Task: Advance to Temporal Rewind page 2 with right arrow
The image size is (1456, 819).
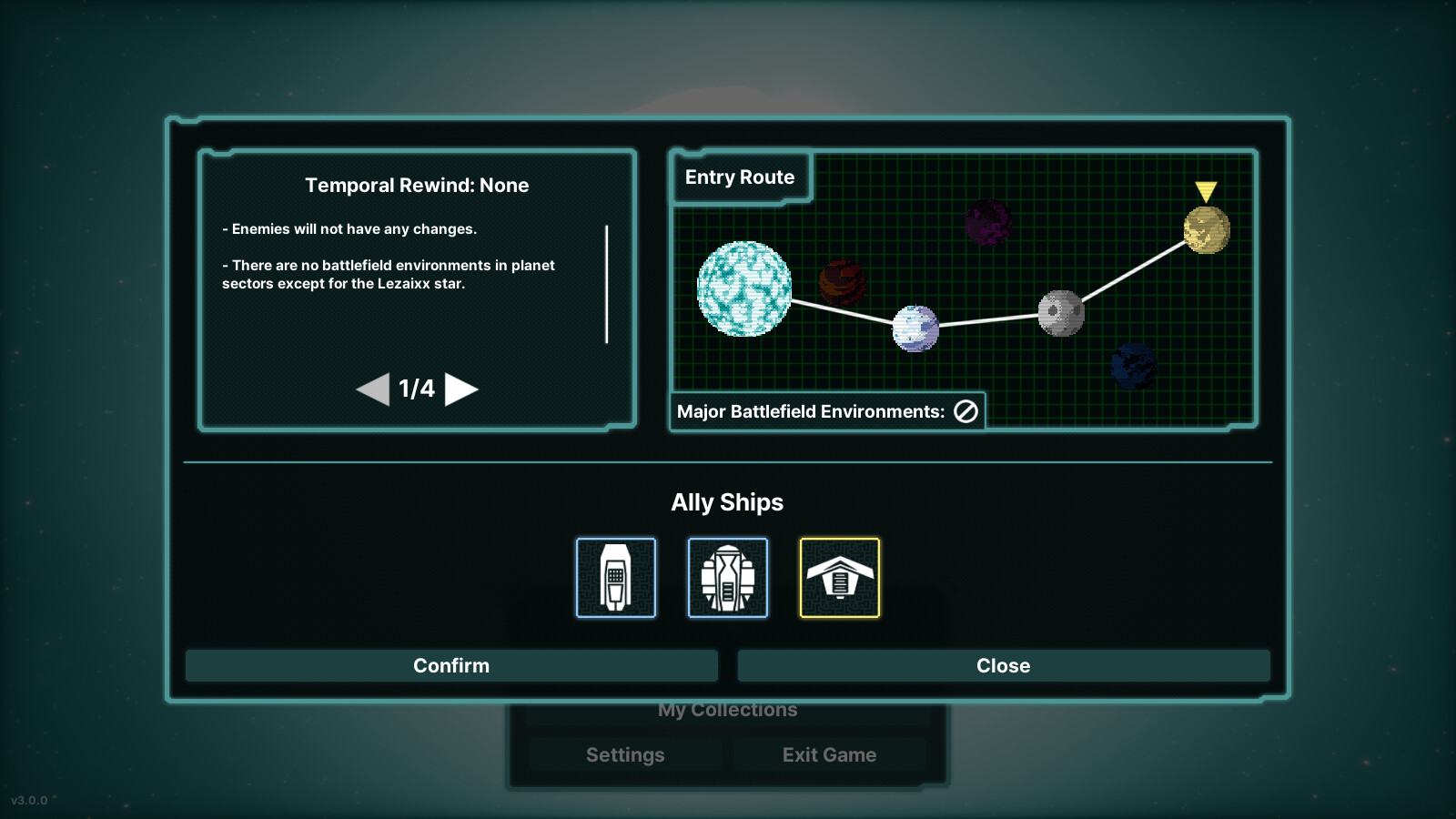Action: point(462,389)
